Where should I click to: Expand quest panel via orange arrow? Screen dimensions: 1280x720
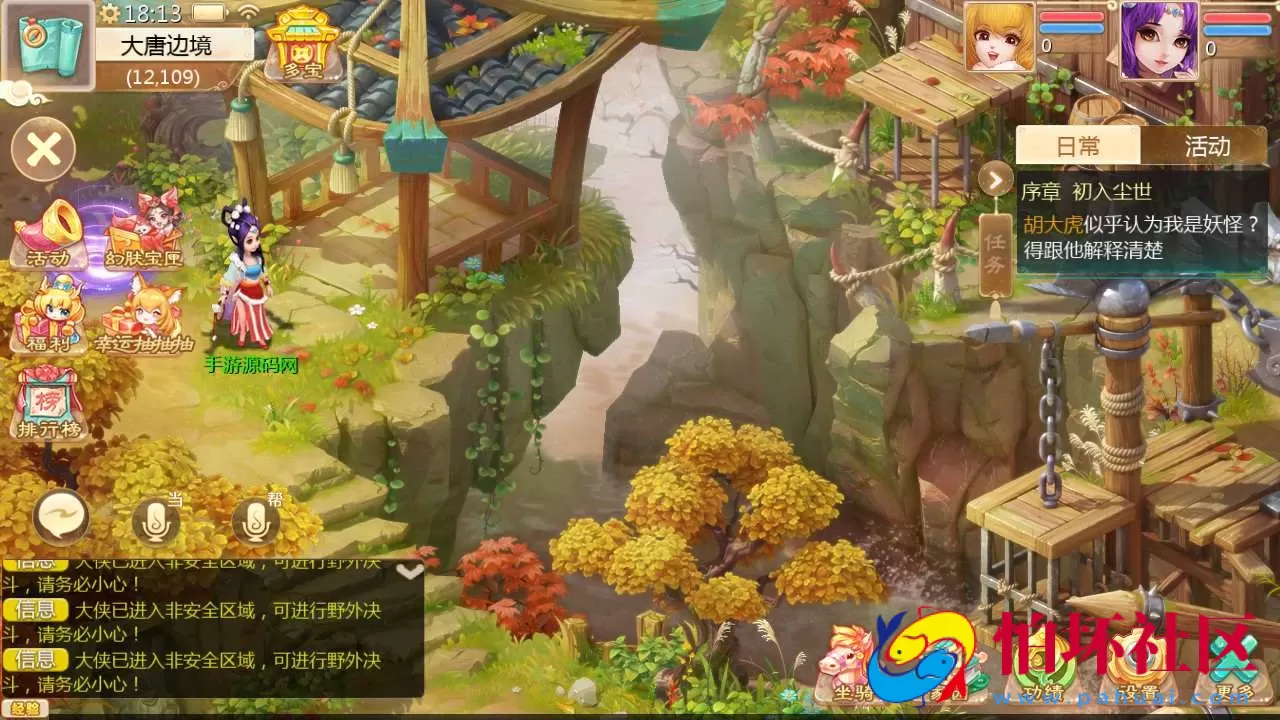[994, 178]
